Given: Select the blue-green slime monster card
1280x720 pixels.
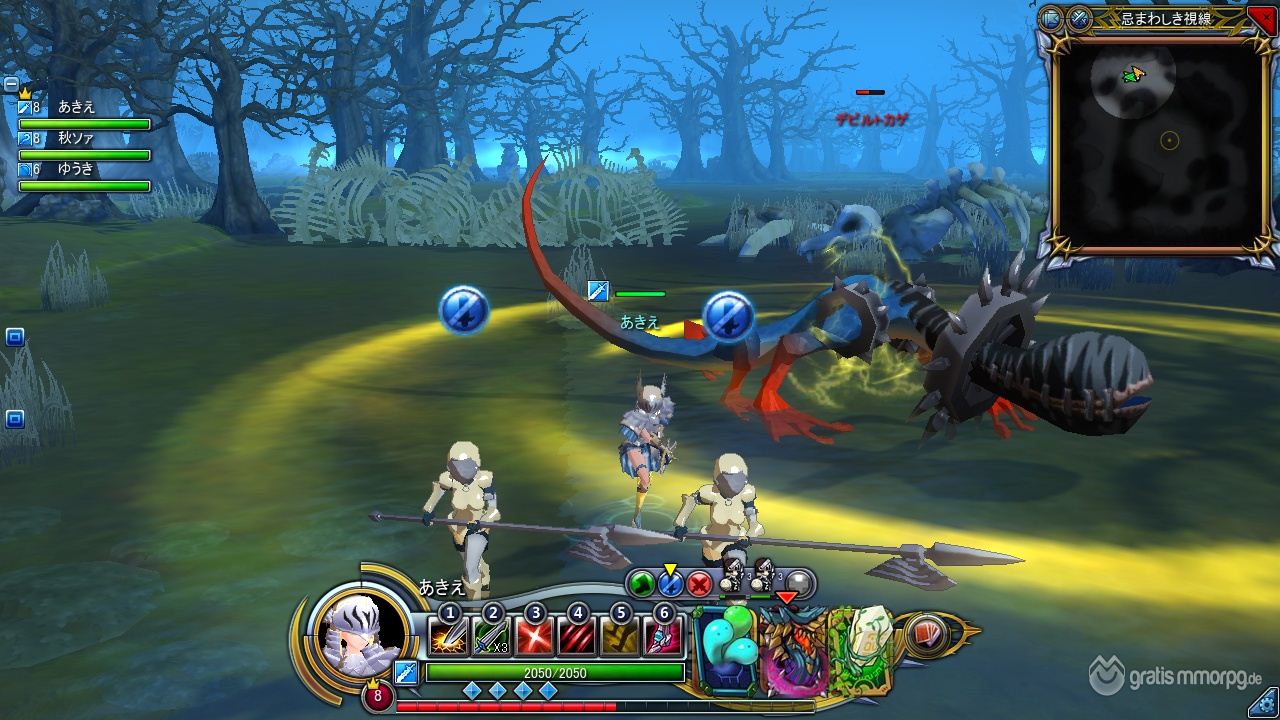Looking at the screenshot, I should pos(727,650).
